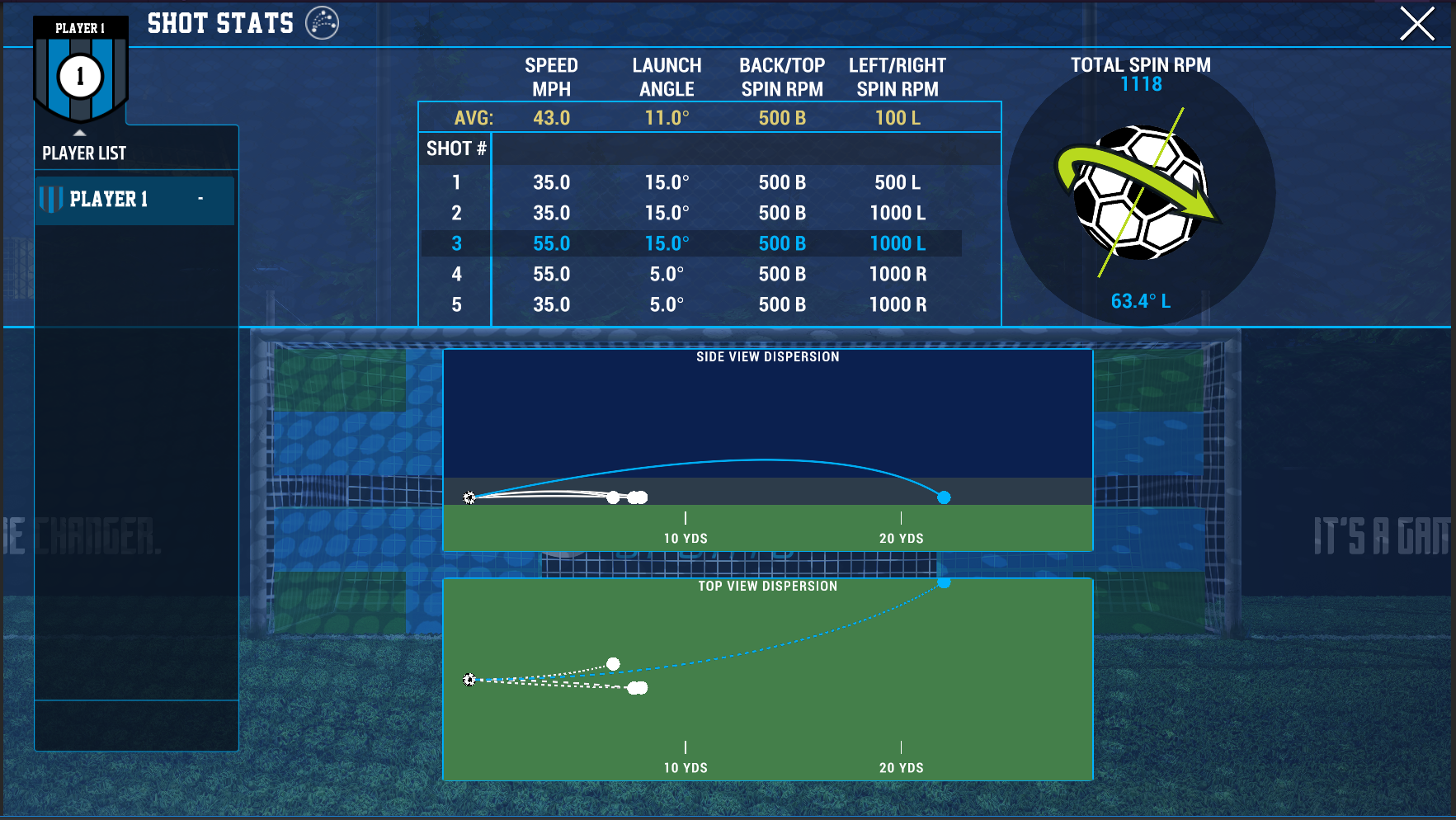The height and width of the screenshot is (820, 1456).
Task: Select the blue ball marker atop top view dispersion
Action: point(943,583)
